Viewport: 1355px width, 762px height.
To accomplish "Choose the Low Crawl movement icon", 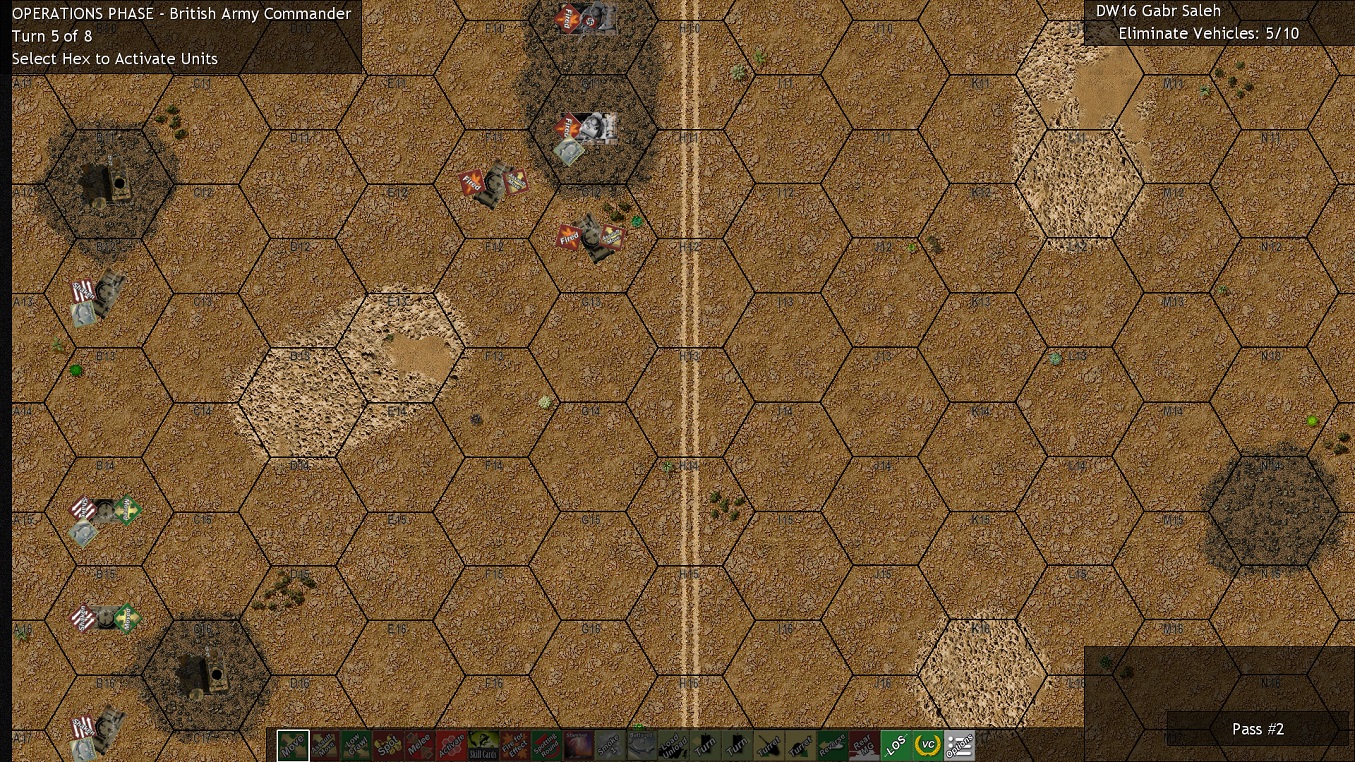I will click(356, 744).
